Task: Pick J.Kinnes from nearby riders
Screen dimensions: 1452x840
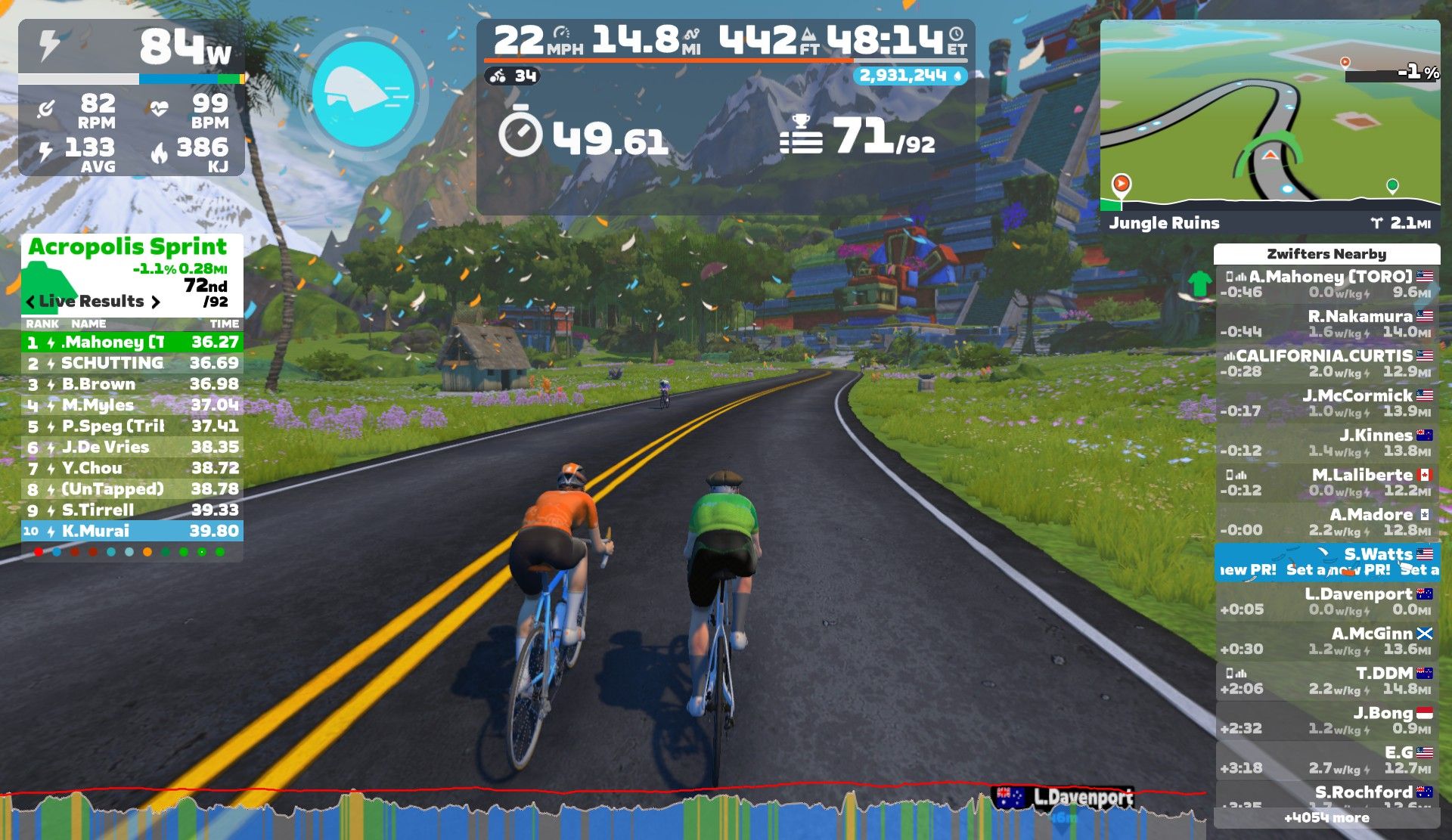Action: (x=1327, y=443)
